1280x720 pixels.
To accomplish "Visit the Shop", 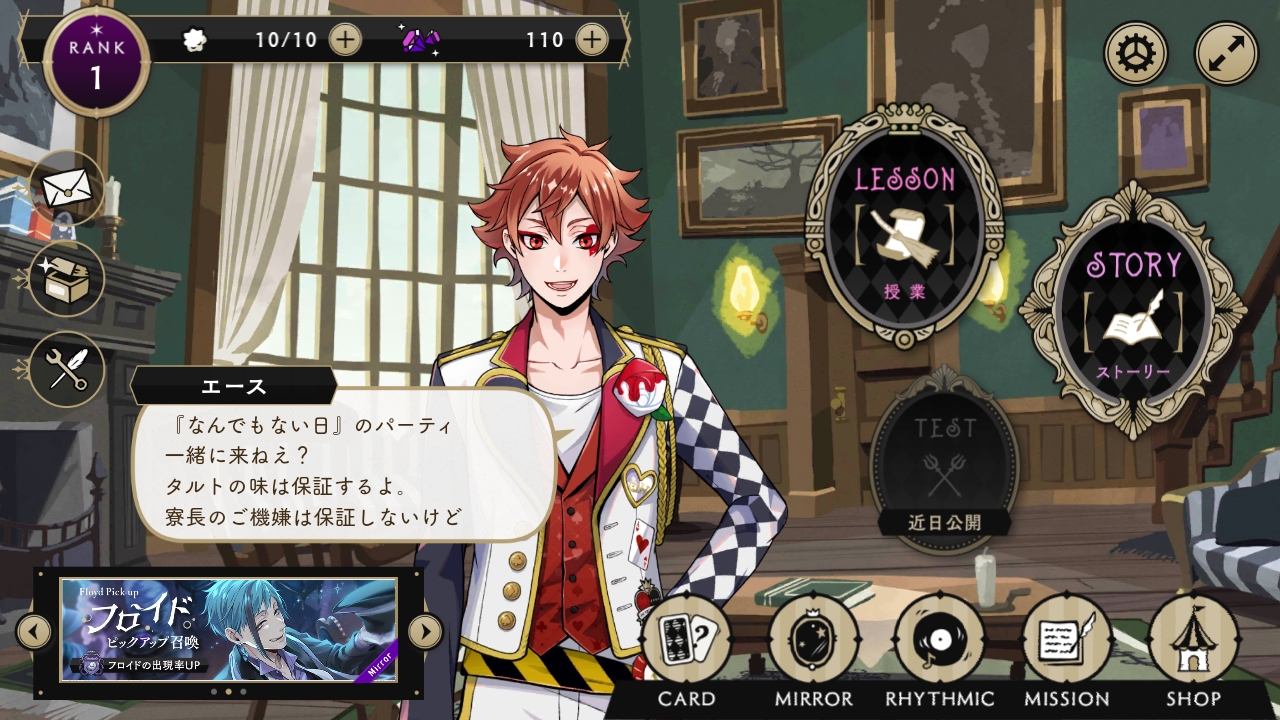I will click(1193, 640).
